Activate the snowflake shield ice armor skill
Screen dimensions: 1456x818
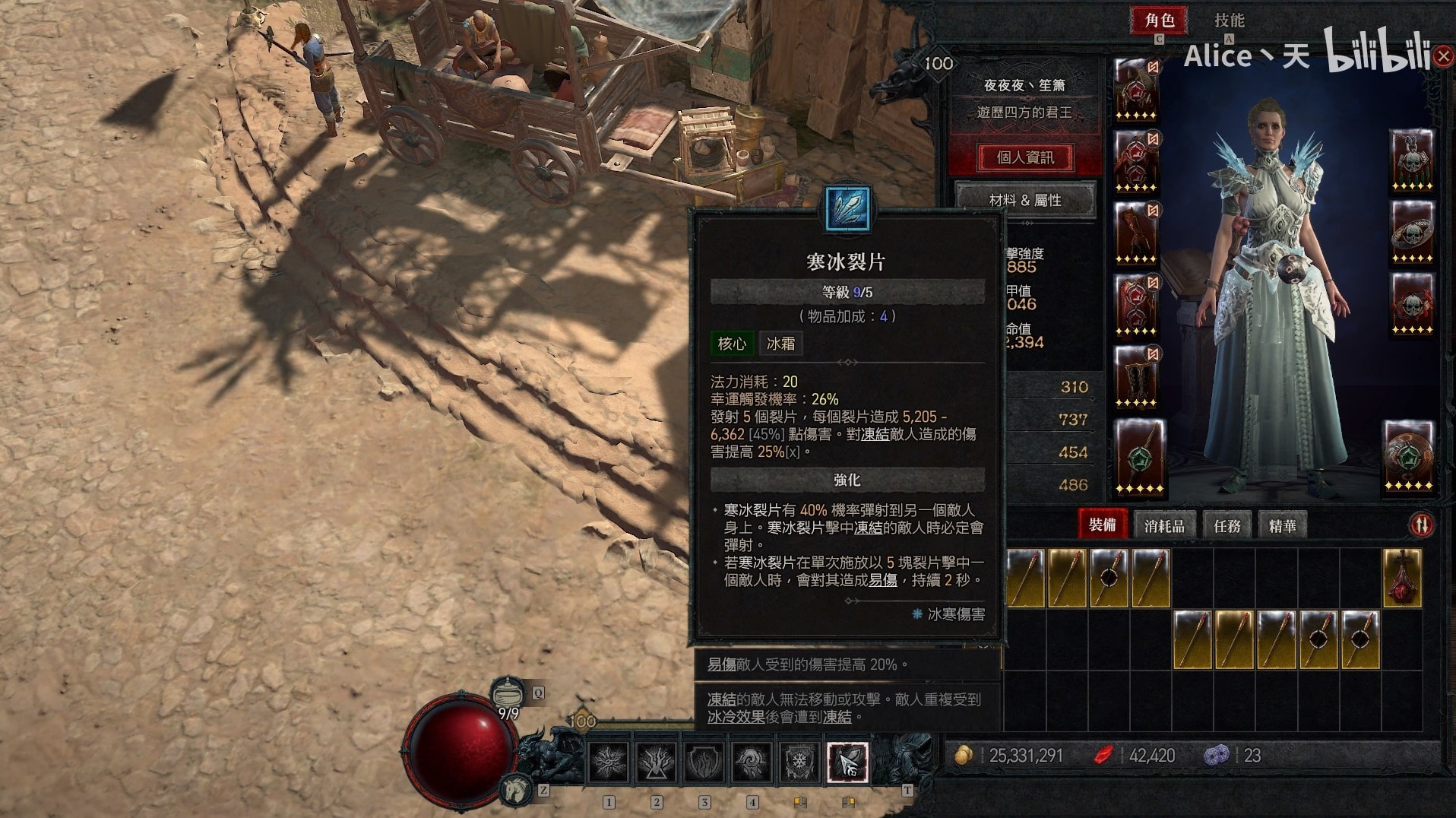pos(799,762)
